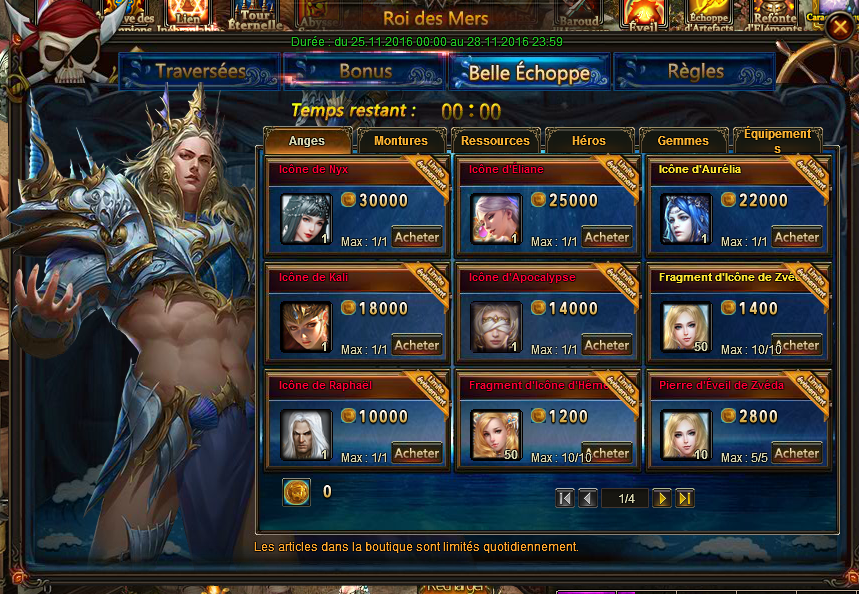The height and width of the screenshot is (594, 859).
Task: Close the Roi des Mers window
Action: 838,27
